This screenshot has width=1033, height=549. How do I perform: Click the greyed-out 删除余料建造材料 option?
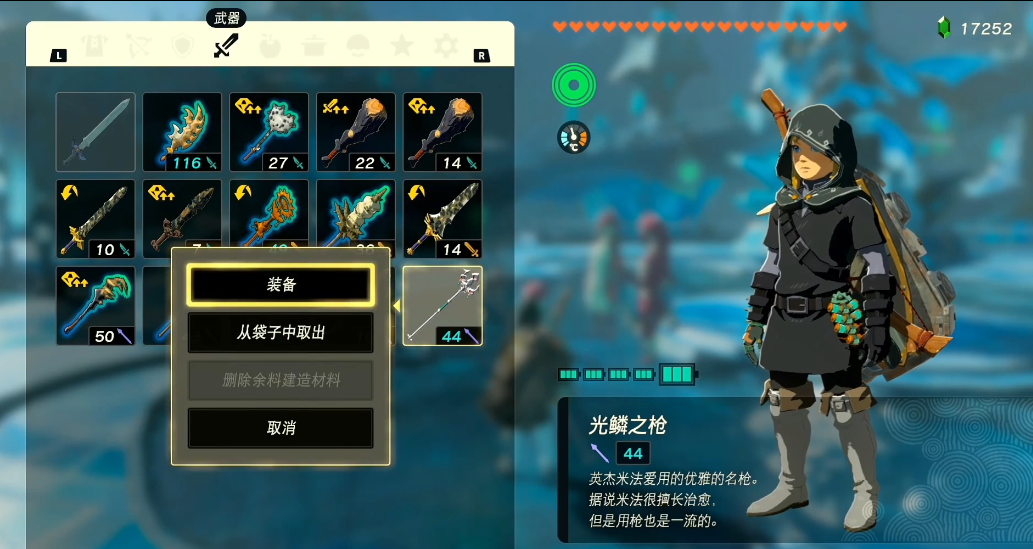[x=280, y=381]
